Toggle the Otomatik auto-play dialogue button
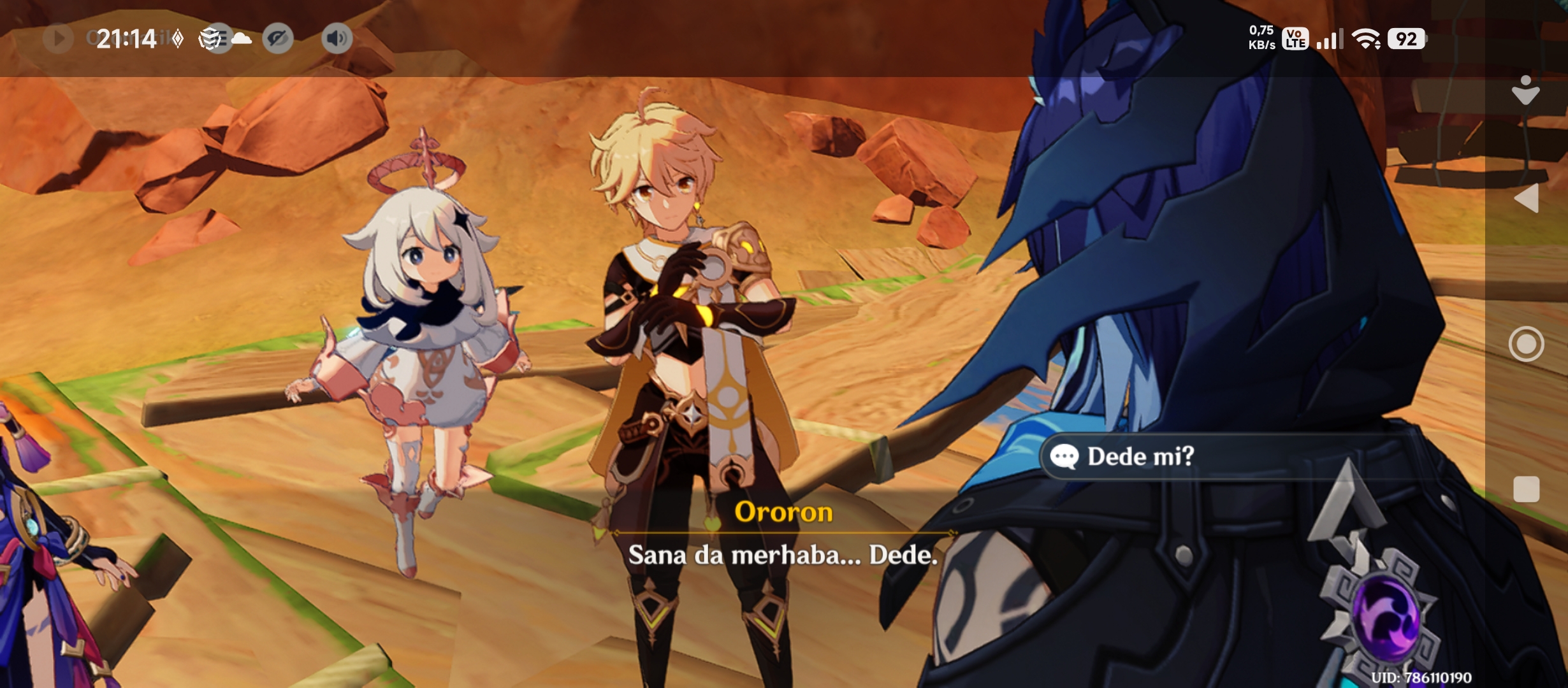1568x688 pixels. pos(58,39)
